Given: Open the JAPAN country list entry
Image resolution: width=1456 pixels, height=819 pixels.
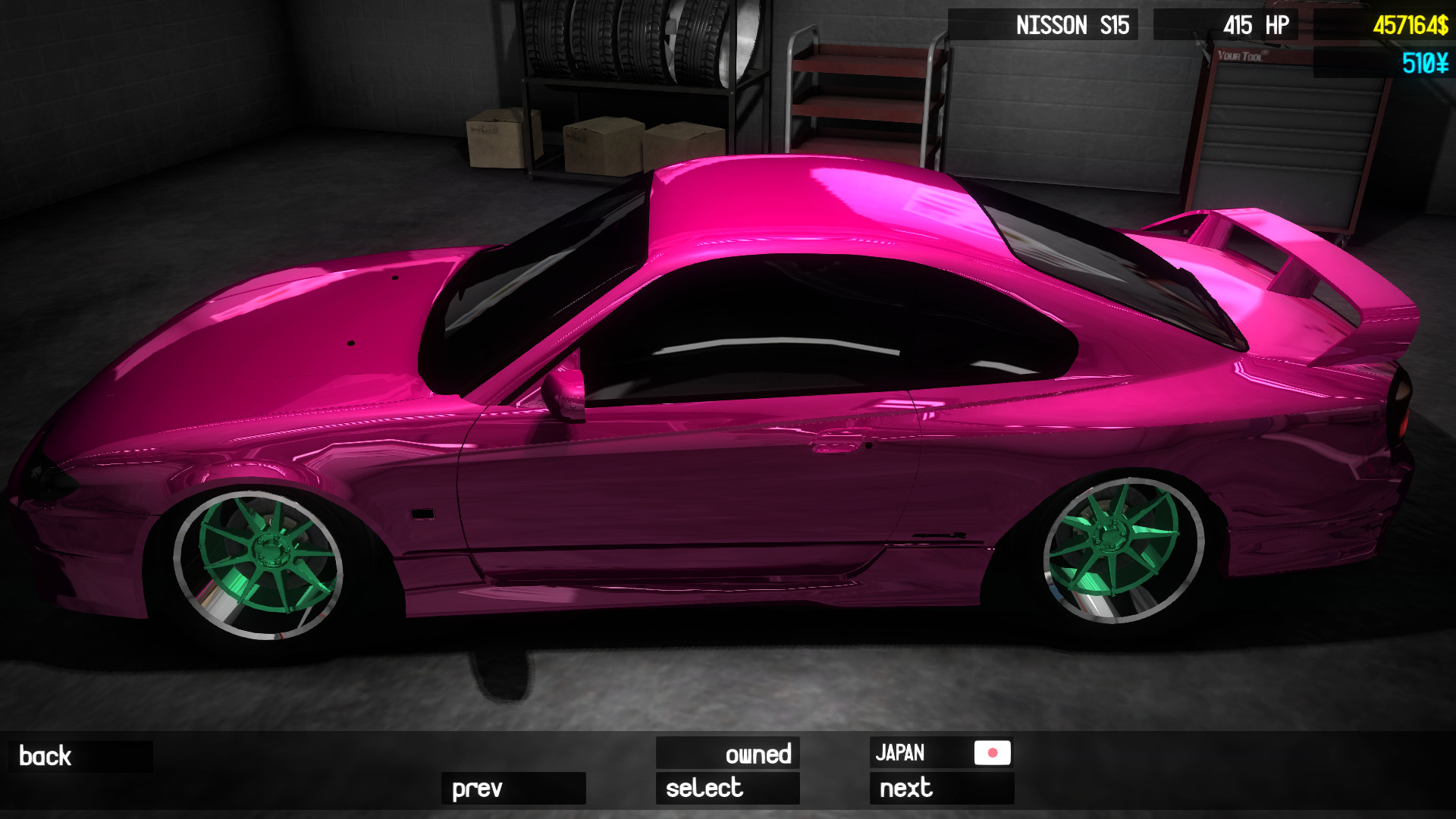Looking at the screenshot, I should pos(942,754).
